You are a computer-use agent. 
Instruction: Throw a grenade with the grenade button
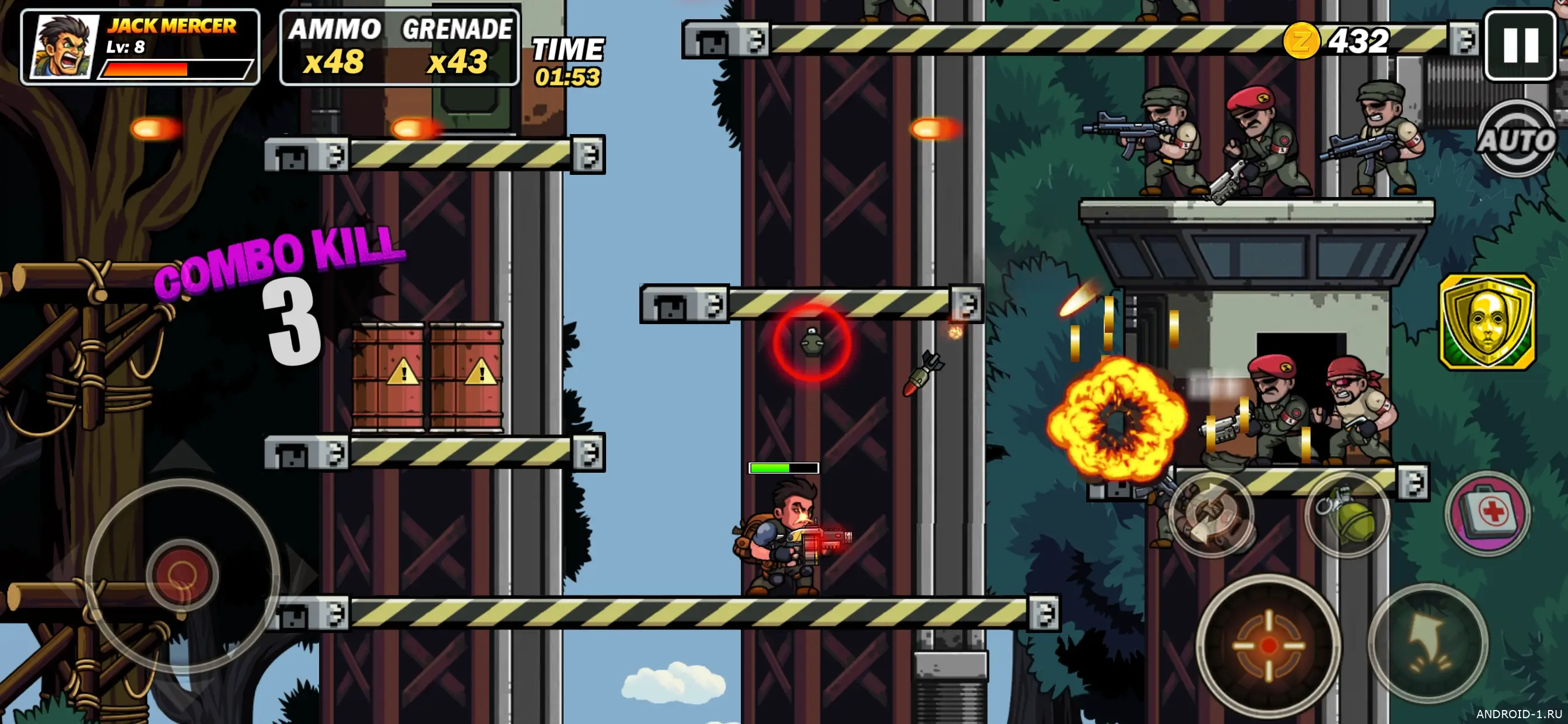pyautogui.click(x=1346, y=515)
